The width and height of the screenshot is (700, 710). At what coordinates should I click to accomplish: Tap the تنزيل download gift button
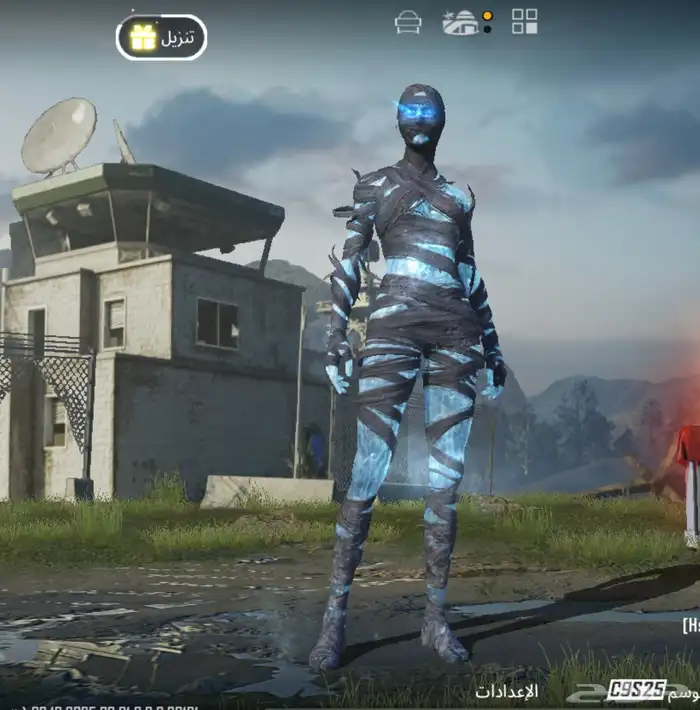(162, 37)
